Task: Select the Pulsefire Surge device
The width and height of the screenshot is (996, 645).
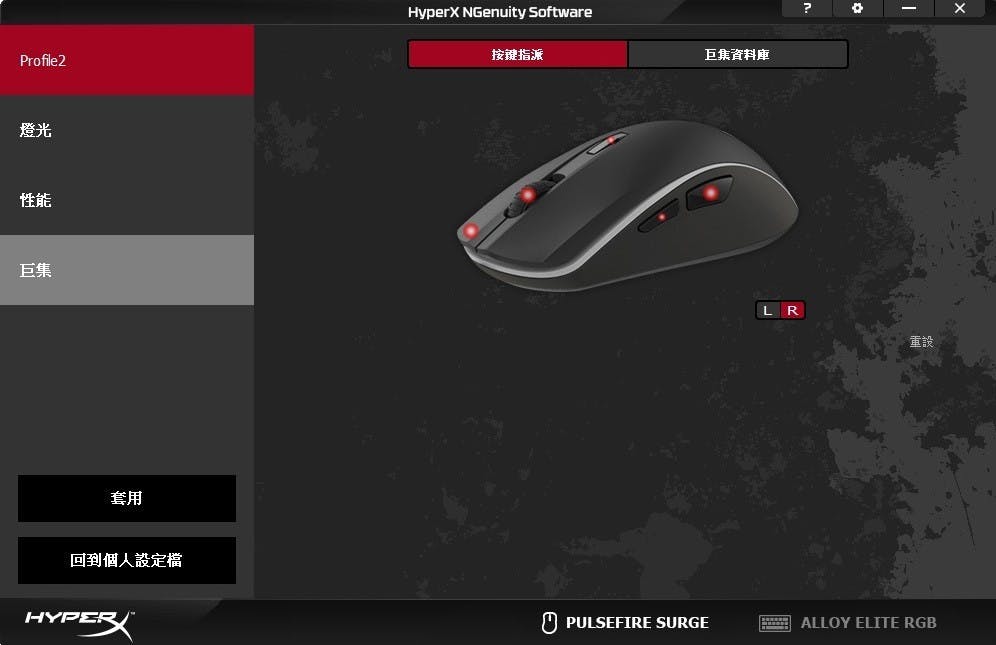Action: click(625, 623)
